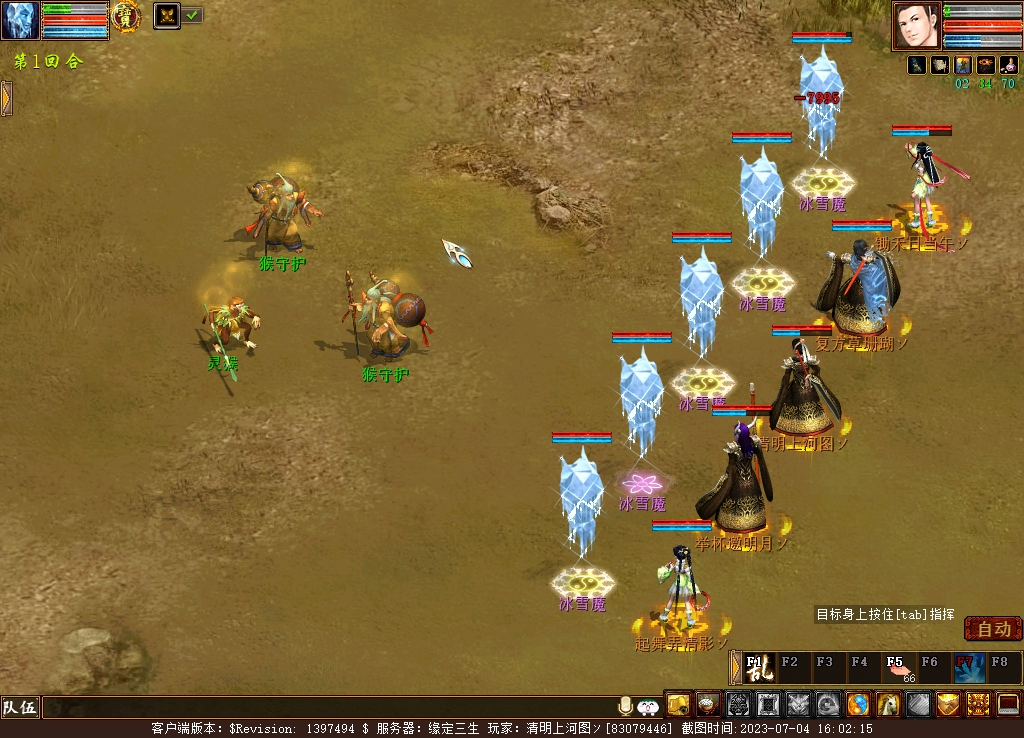This screenshot has width=1024, height=738.
Task: Toggle the microphone voice icon
Action: coord(626,706)
